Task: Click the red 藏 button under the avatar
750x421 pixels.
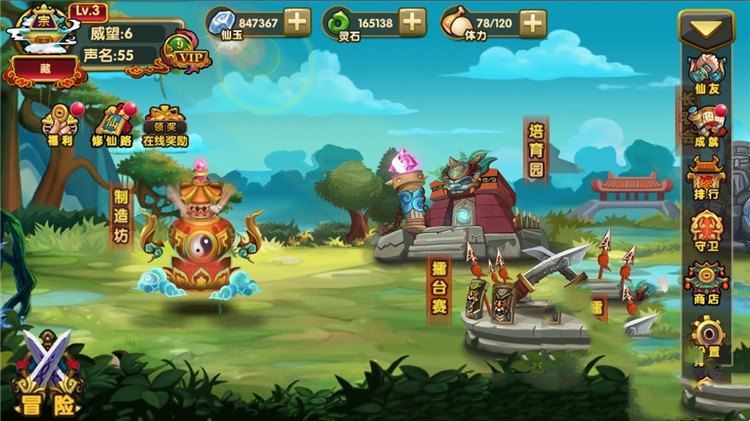Action: click(45, 69)
